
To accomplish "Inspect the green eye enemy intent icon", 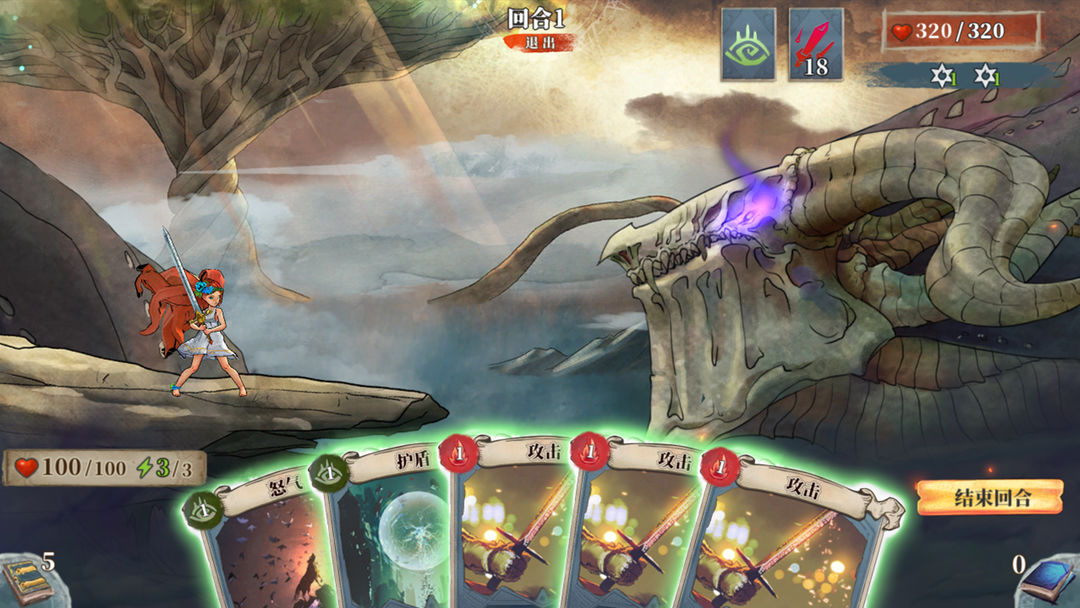I will click(x=748, y=44).
